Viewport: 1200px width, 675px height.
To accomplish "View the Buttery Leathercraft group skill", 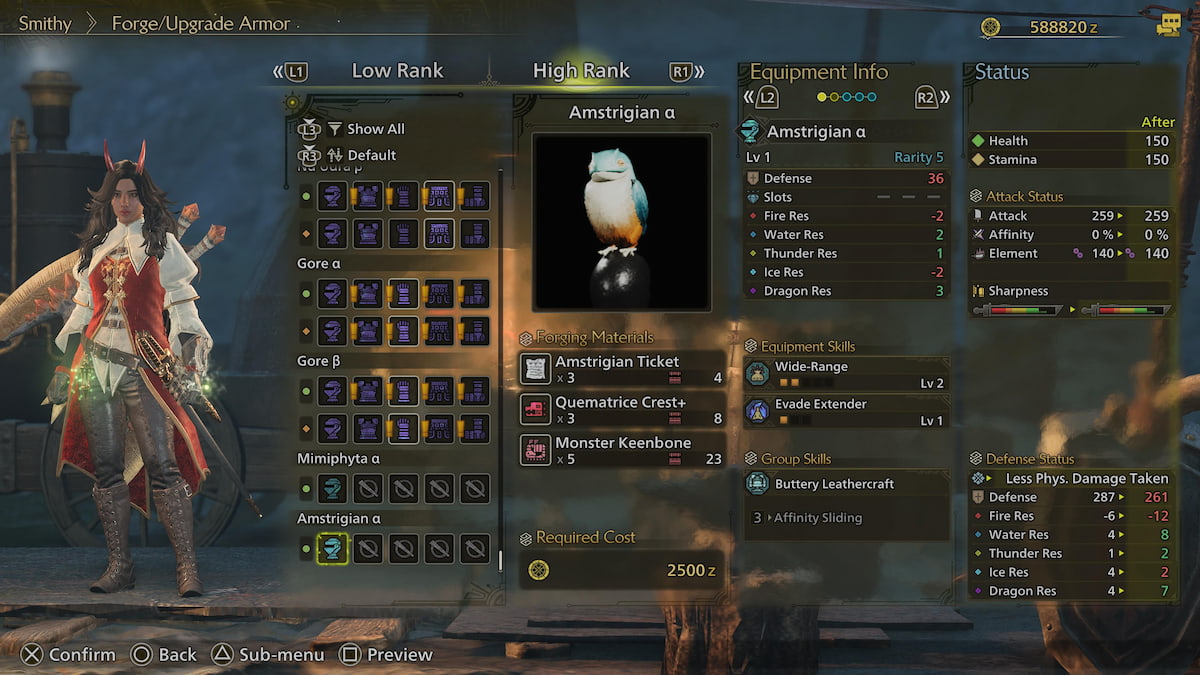I will [x=846, y=484].
